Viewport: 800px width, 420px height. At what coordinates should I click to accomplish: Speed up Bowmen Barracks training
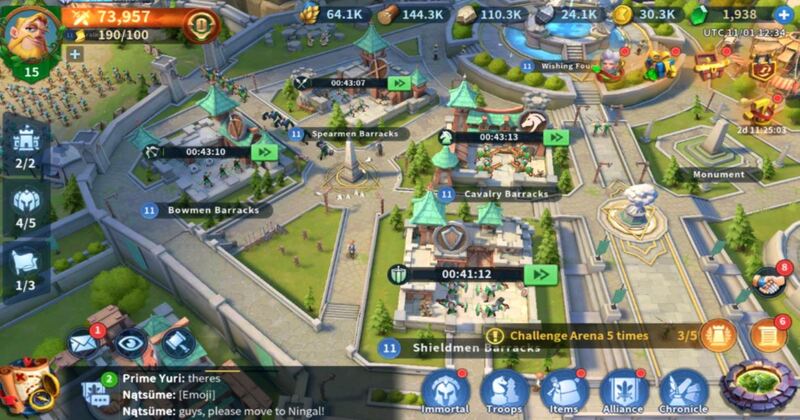point(265,152)
